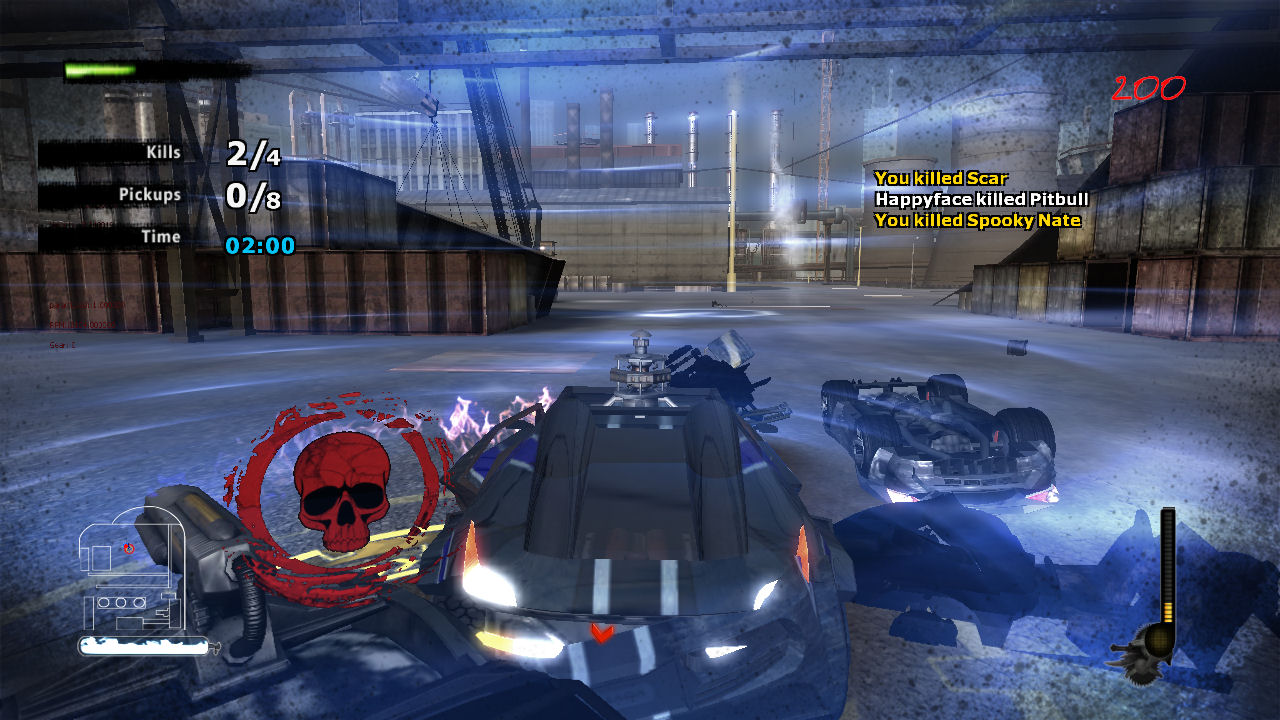Click the red skull kill emblem

(x=342, y=493)
